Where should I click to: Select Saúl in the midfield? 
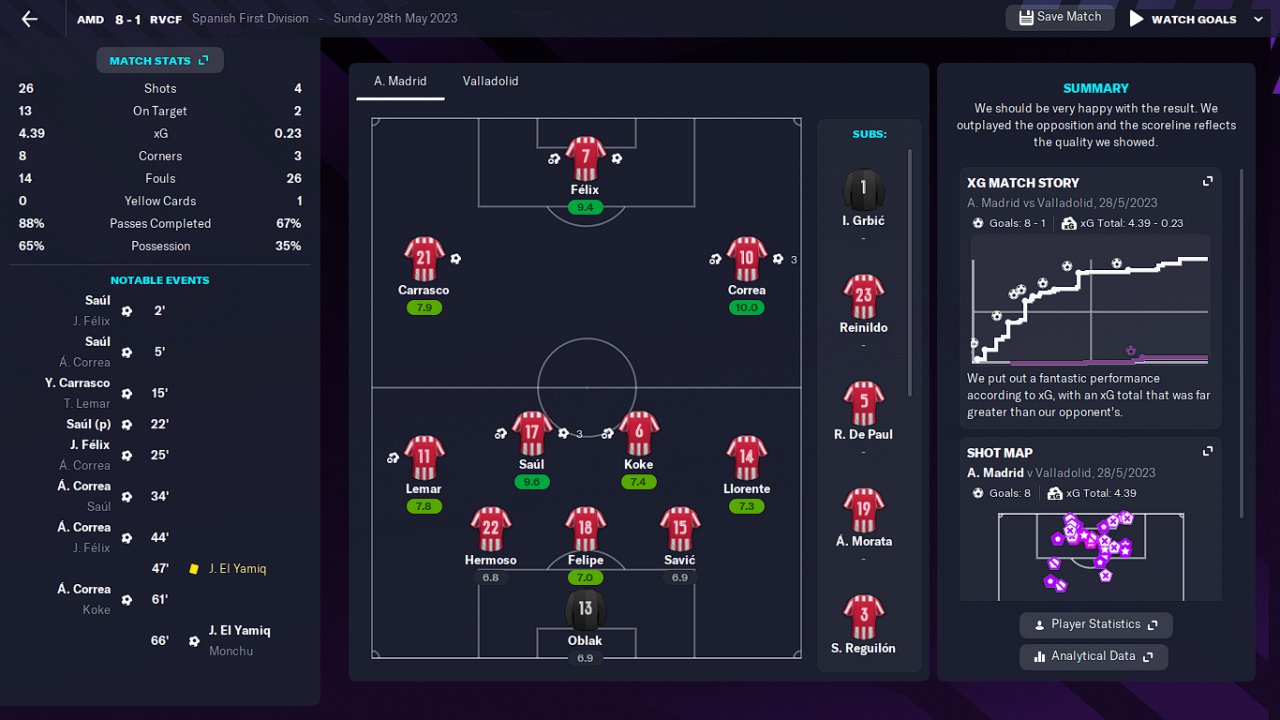coord(532,434)
